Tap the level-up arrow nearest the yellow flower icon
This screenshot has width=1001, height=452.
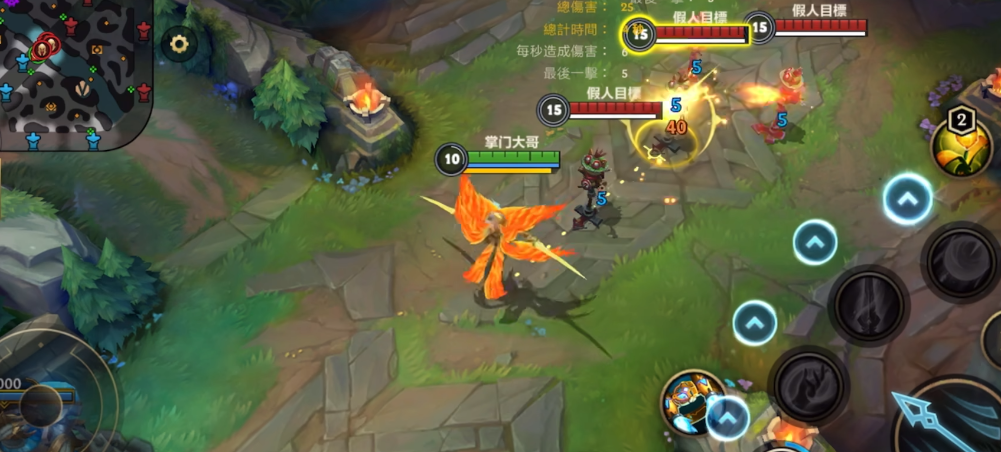pos(907,199)
